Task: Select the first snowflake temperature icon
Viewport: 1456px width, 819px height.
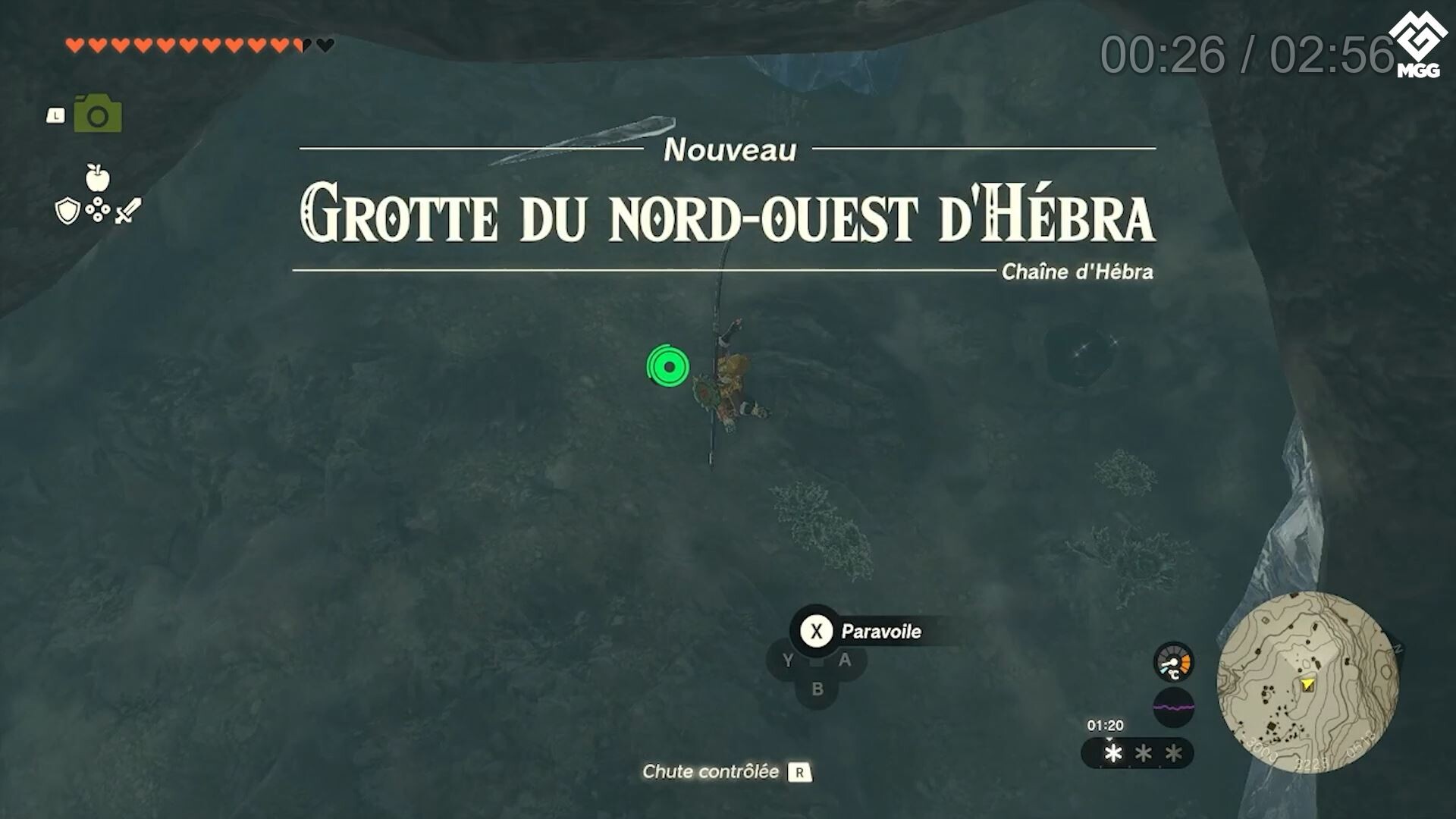Action: (x=1112, y=753)
